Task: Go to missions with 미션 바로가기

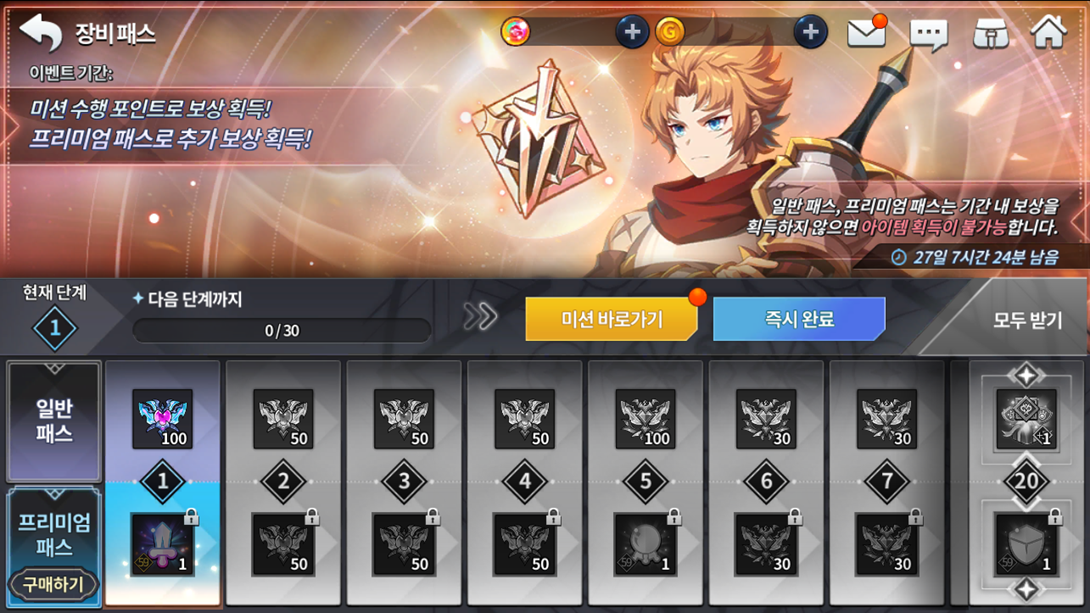Action: coord(611,320)
